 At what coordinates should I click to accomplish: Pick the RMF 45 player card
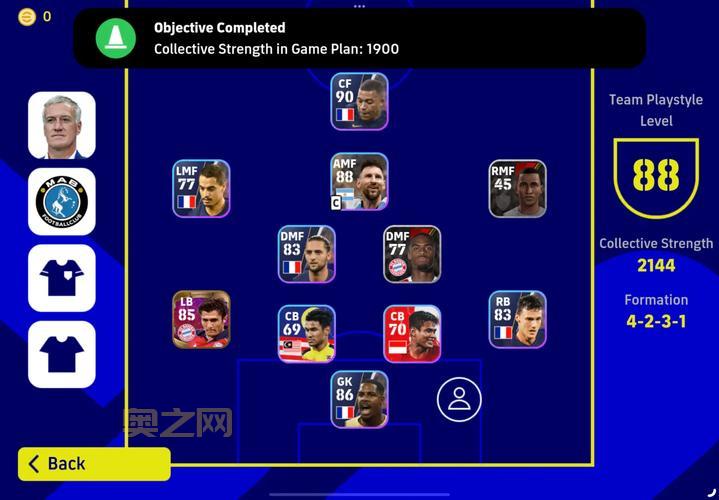pyautogui.click(x=517, y=188)
